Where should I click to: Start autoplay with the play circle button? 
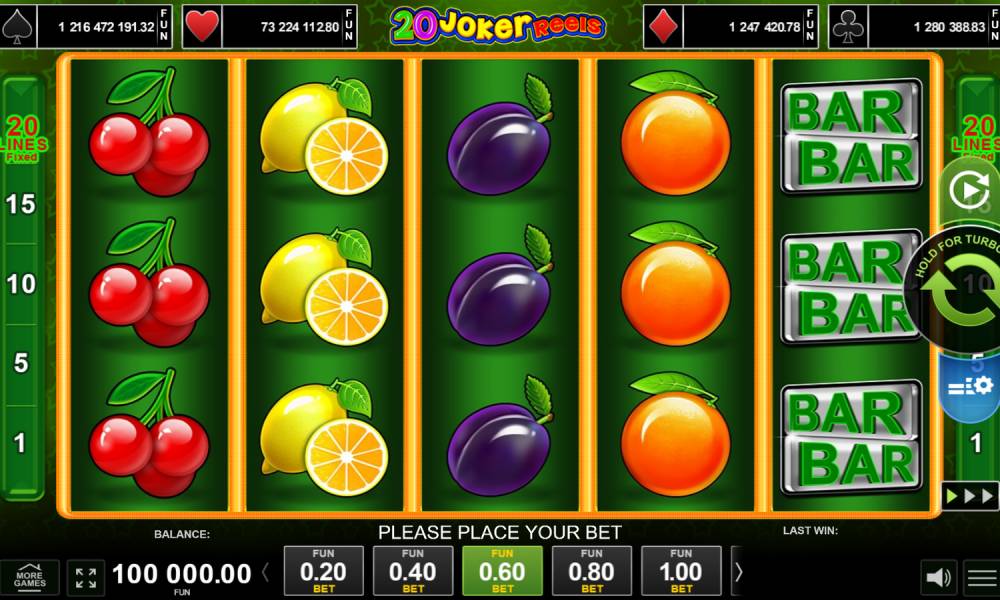point(967,190)
